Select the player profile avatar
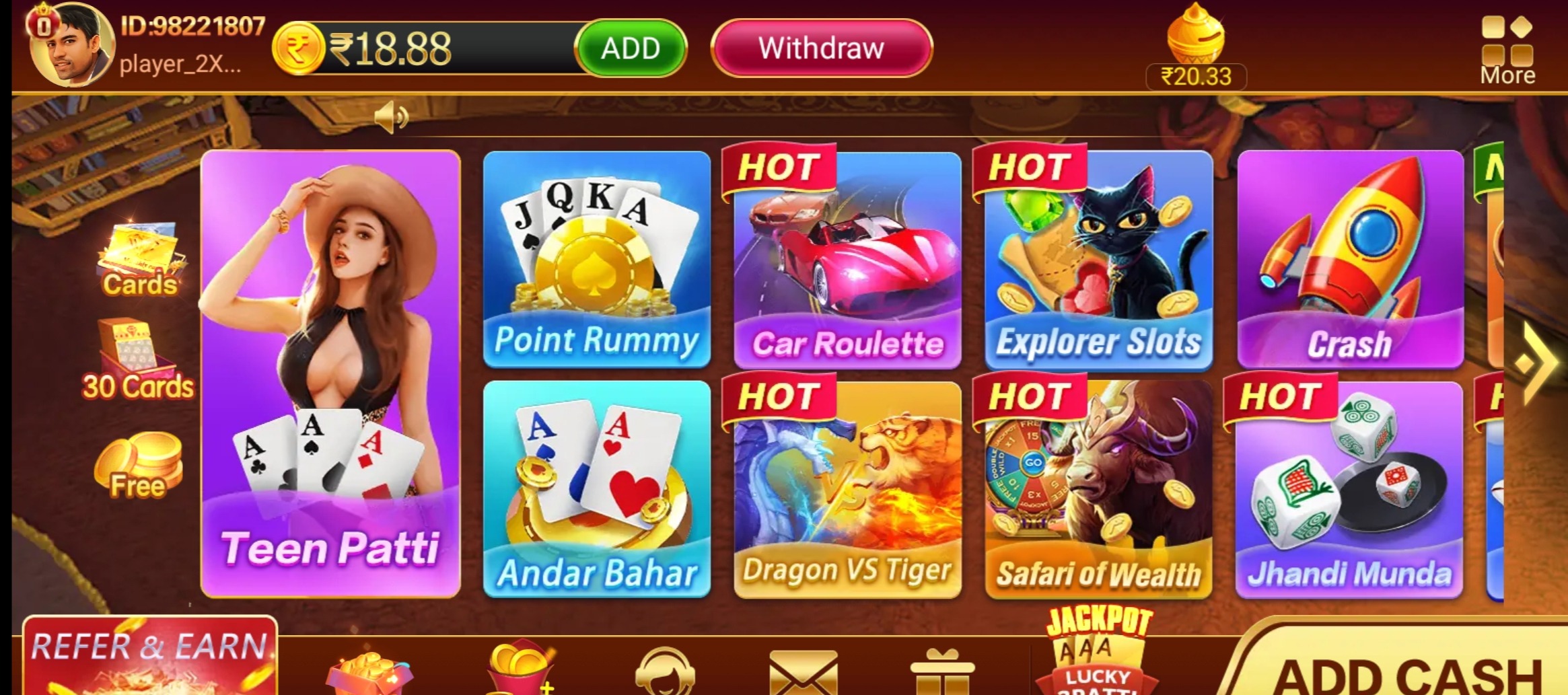This screenshot has width=1568, height=695. coord(71,45)
